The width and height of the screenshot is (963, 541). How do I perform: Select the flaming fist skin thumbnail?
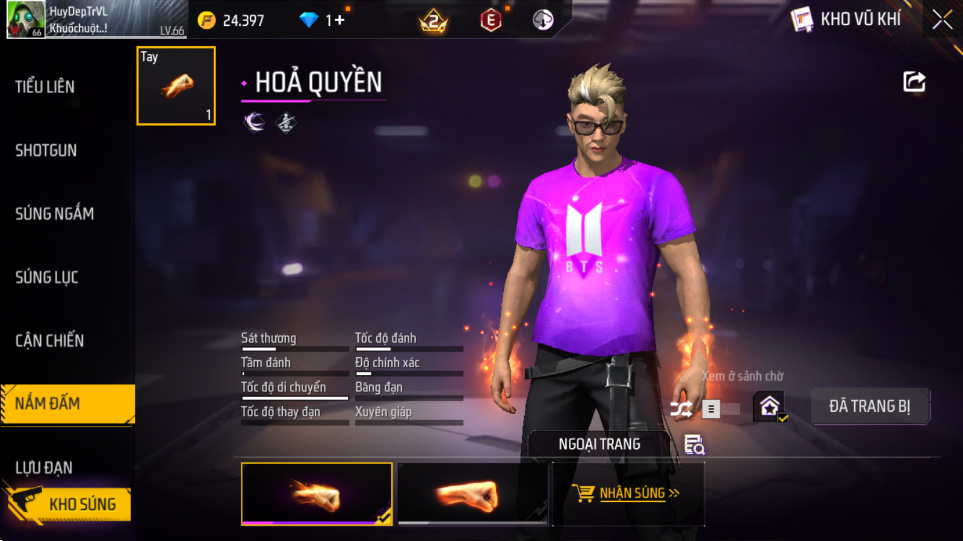(x=317, y=494)
